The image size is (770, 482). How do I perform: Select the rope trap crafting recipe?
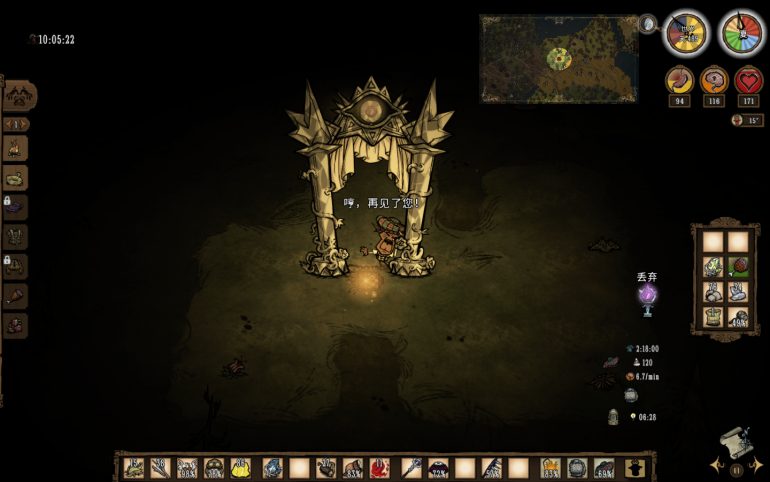(x=15, y=178)
